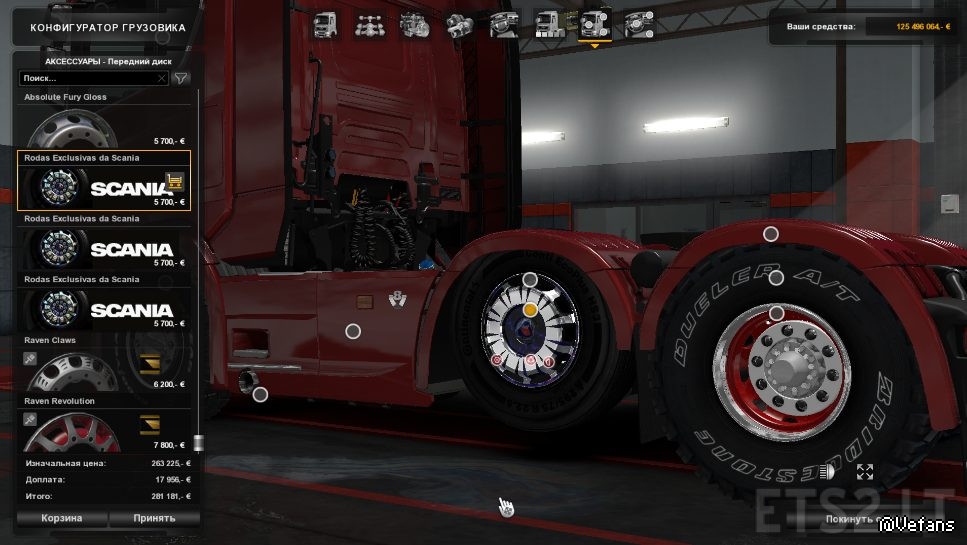Screen dimensions: 967x545
Task: Leave the shop via Покинуть button
Action: tap(850, 519)
